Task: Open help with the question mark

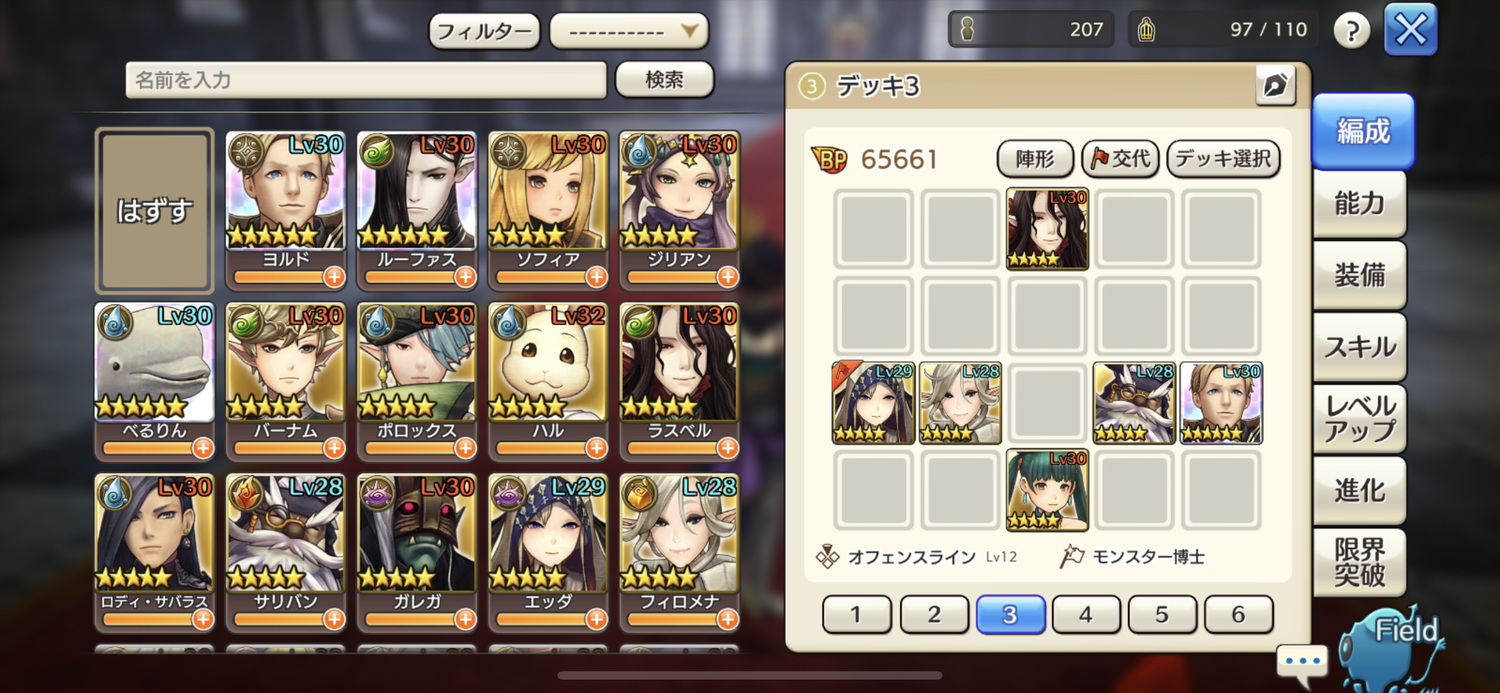Action: coord(1351,31)
